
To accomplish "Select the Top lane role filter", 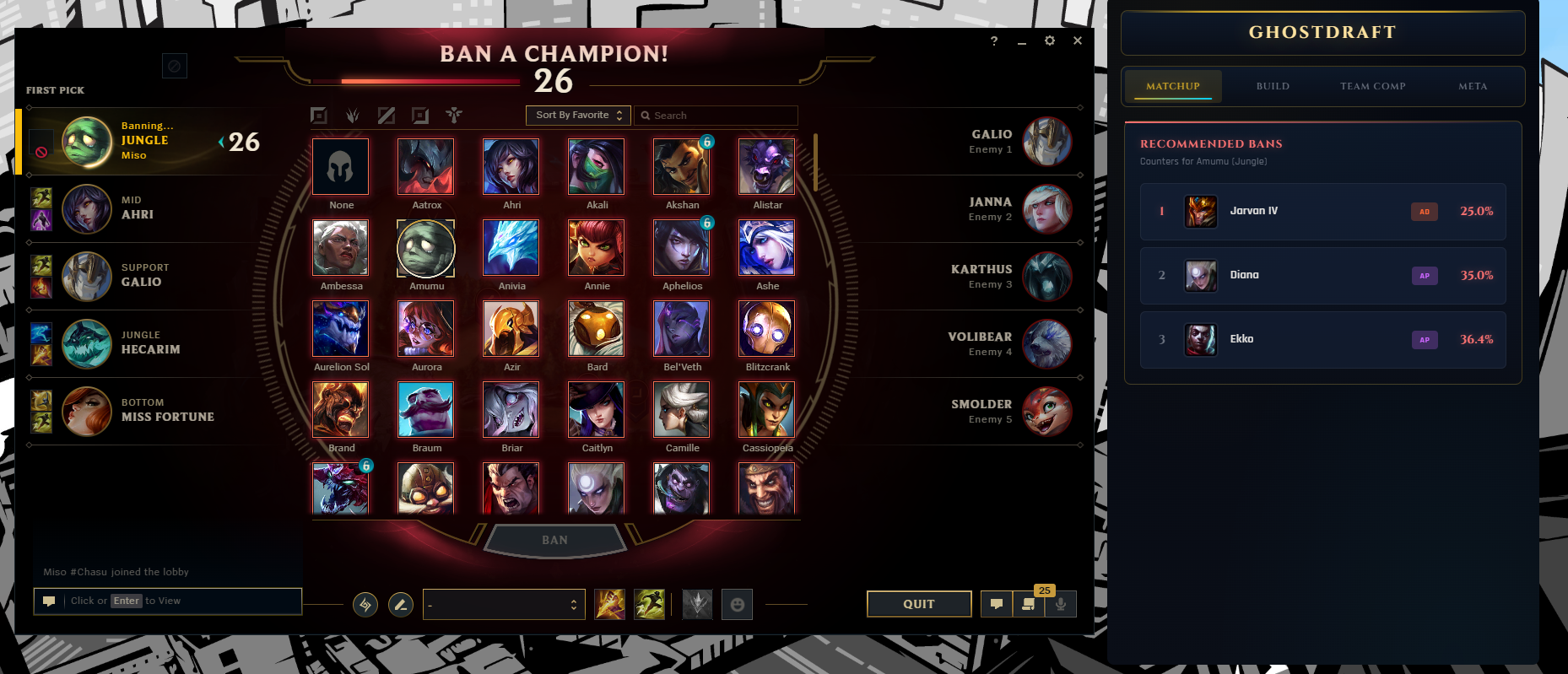I will [319, 116].
